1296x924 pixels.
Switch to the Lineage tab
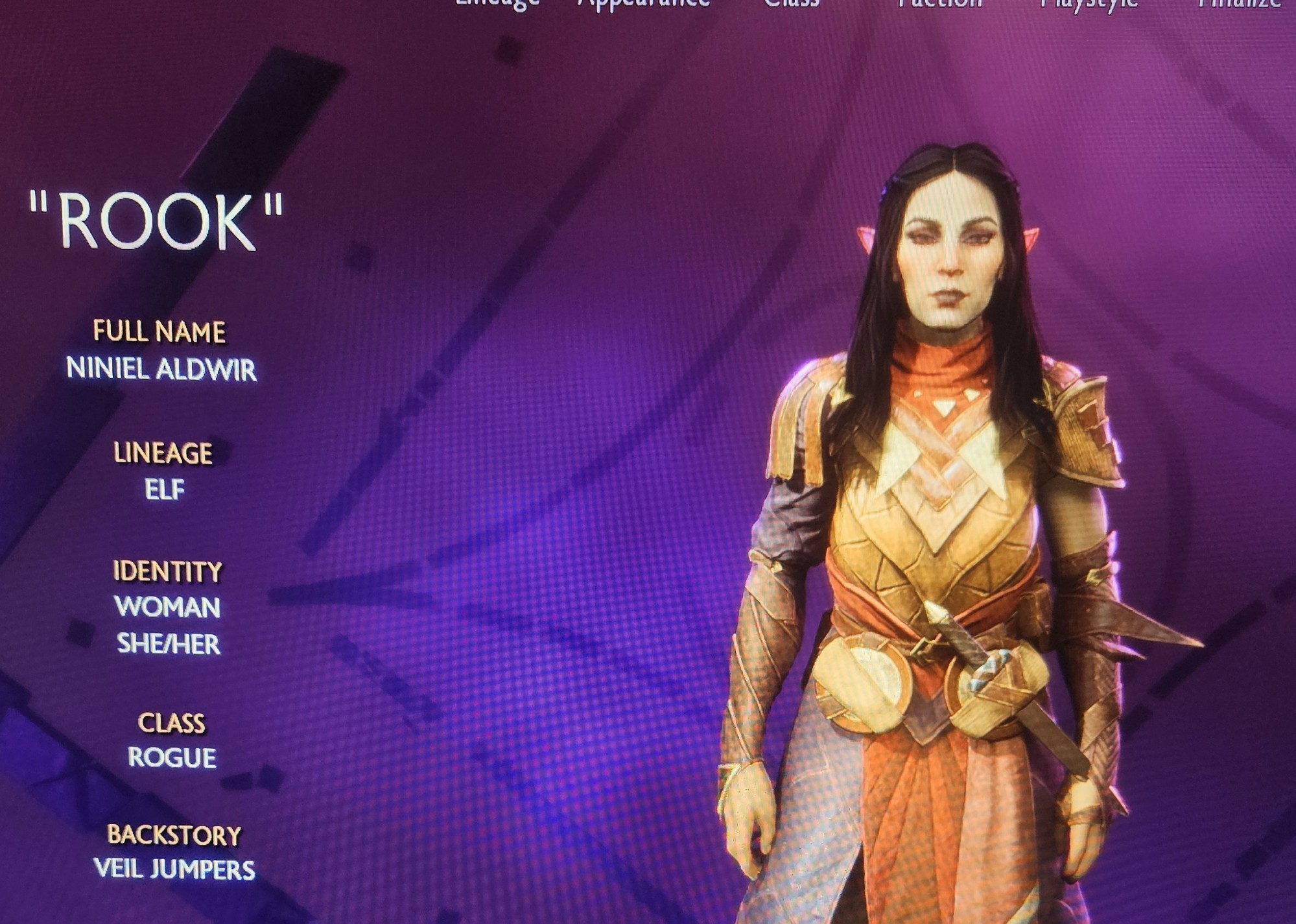point(497,3)
